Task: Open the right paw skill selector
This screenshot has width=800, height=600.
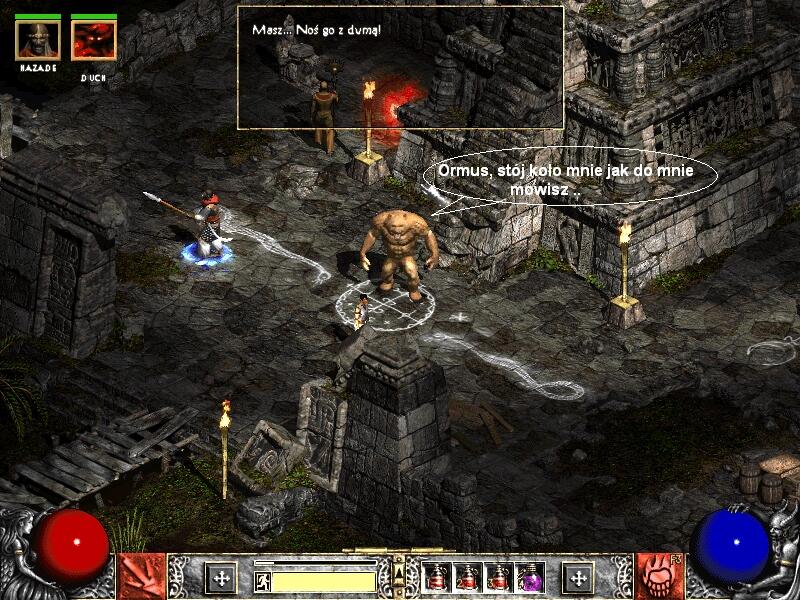Action: pyautogui.click(x=659, y=576)
